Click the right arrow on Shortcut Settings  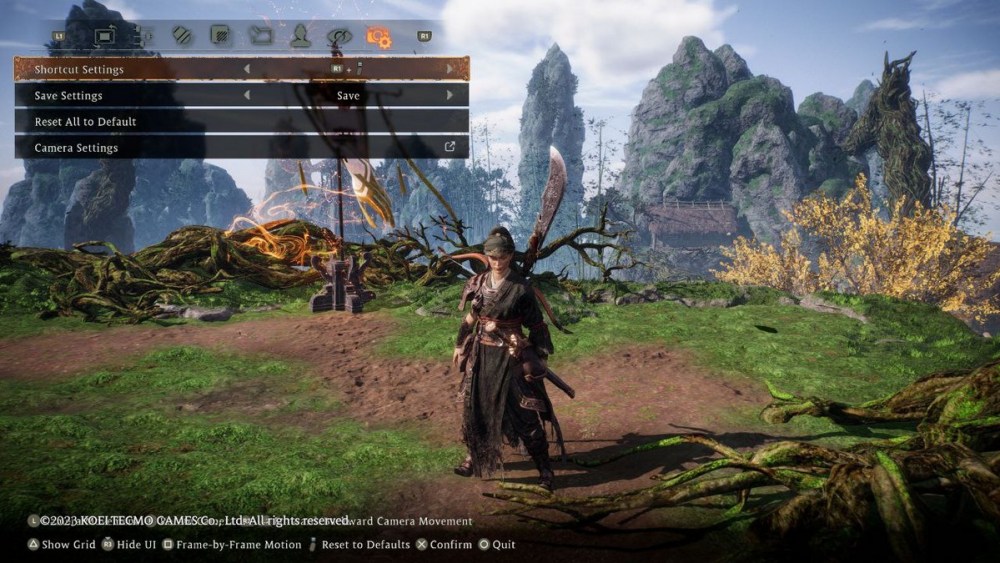pyautogui.click(x=450, y=70)
